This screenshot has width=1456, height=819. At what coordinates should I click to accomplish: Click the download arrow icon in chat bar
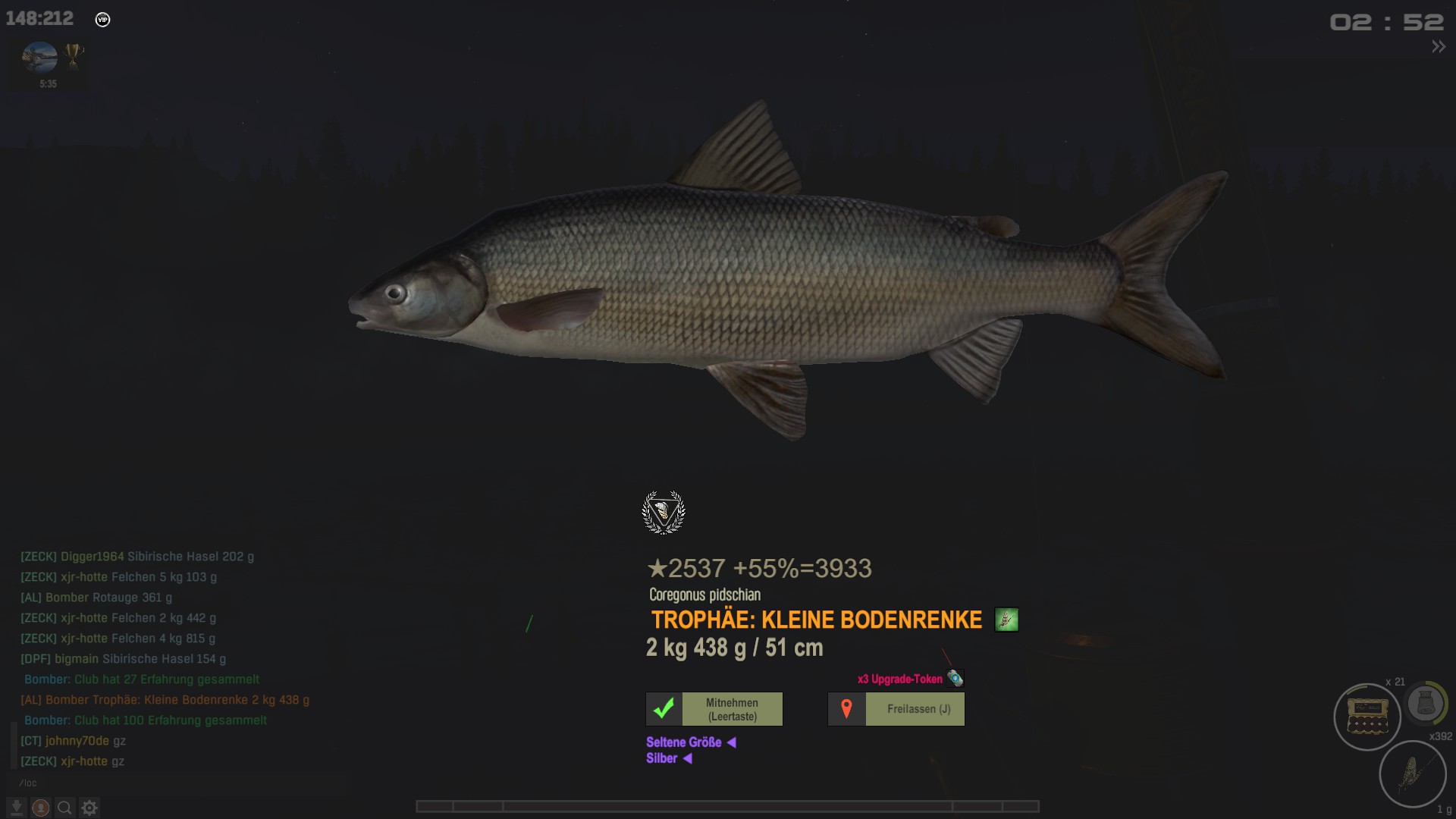(17, 808)
